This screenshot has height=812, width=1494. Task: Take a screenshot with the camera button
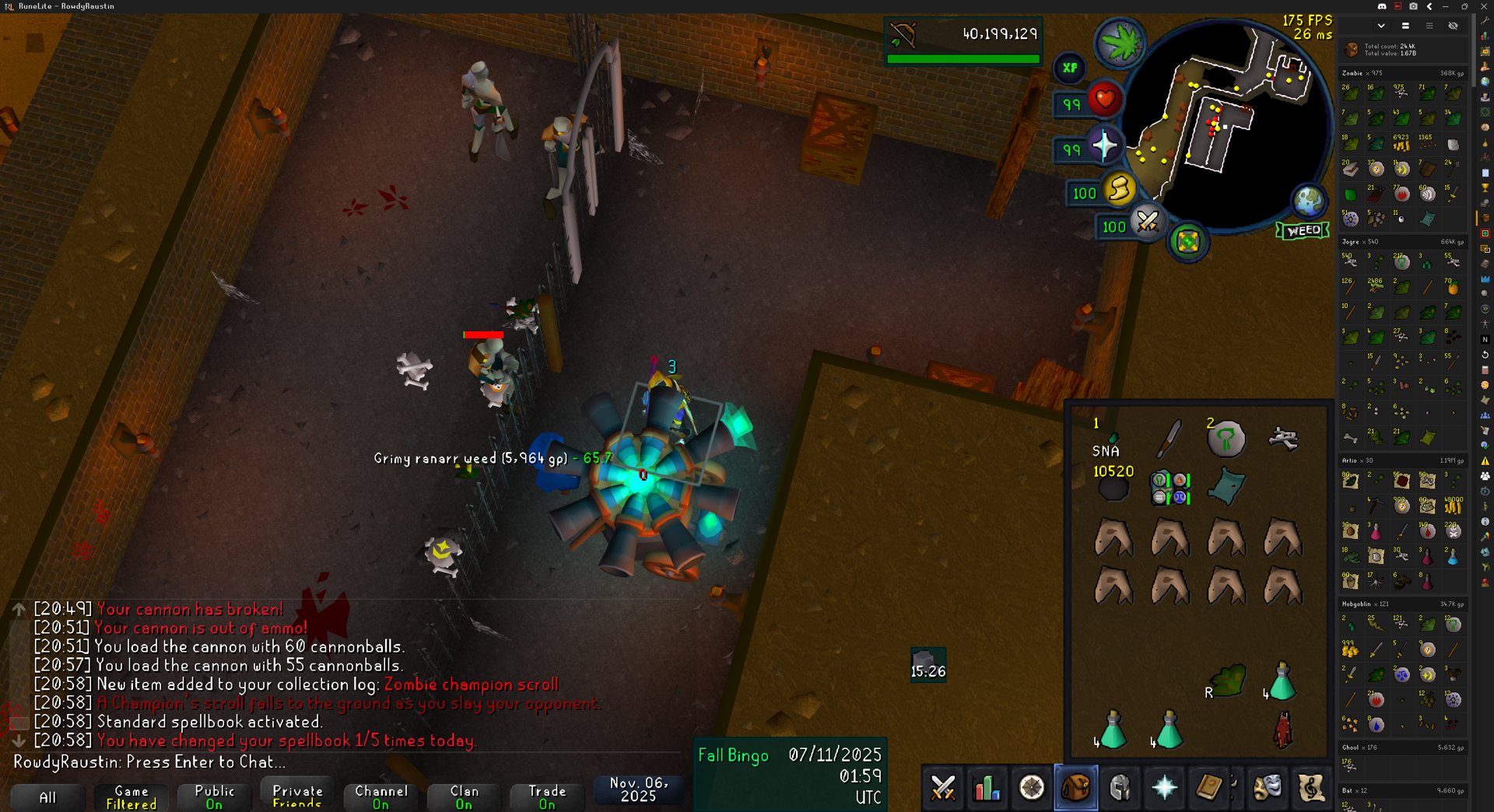pyautogui.click(x=1413, y=6)
